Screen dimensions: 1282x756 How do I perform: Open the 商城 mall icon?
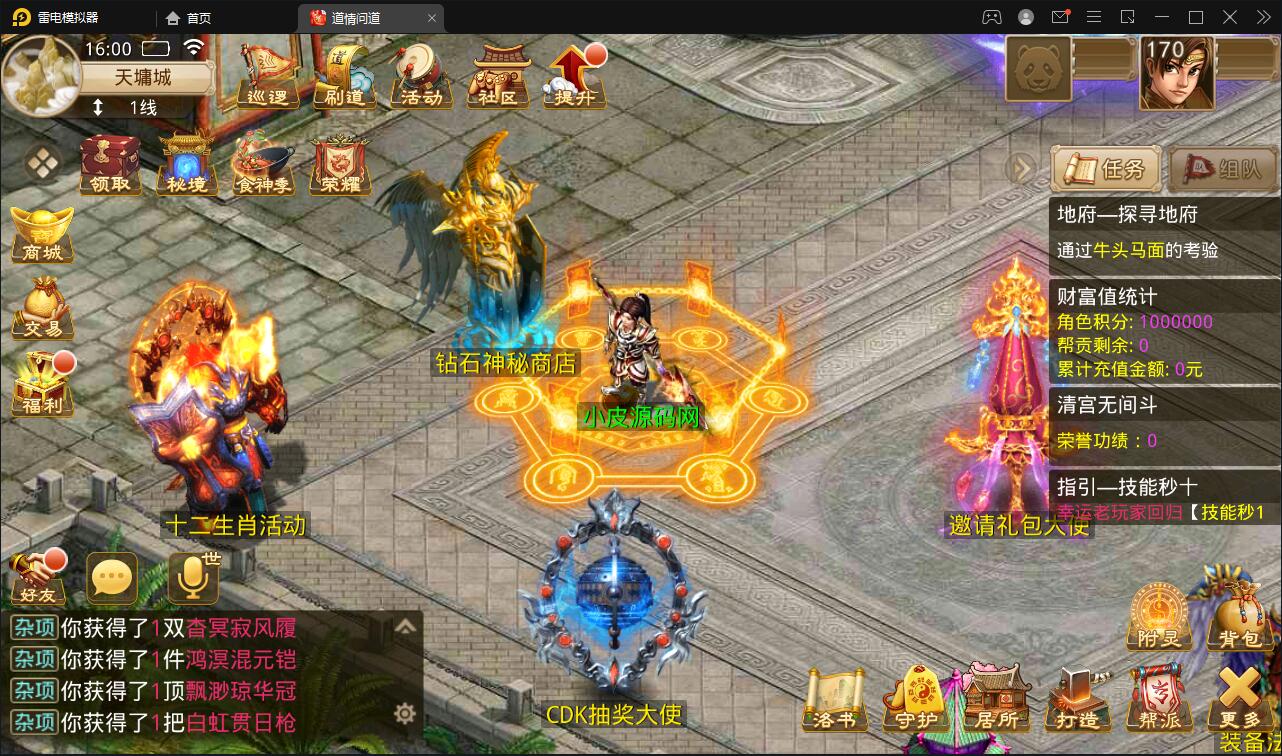40,235
